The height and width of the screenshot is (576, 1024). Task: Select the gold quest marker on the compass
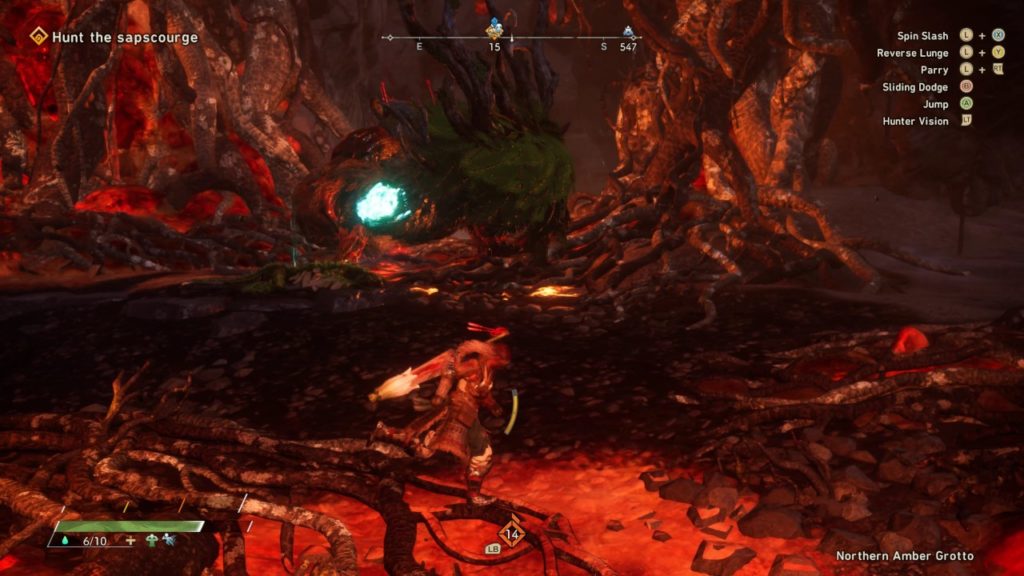tap(494, 27)
